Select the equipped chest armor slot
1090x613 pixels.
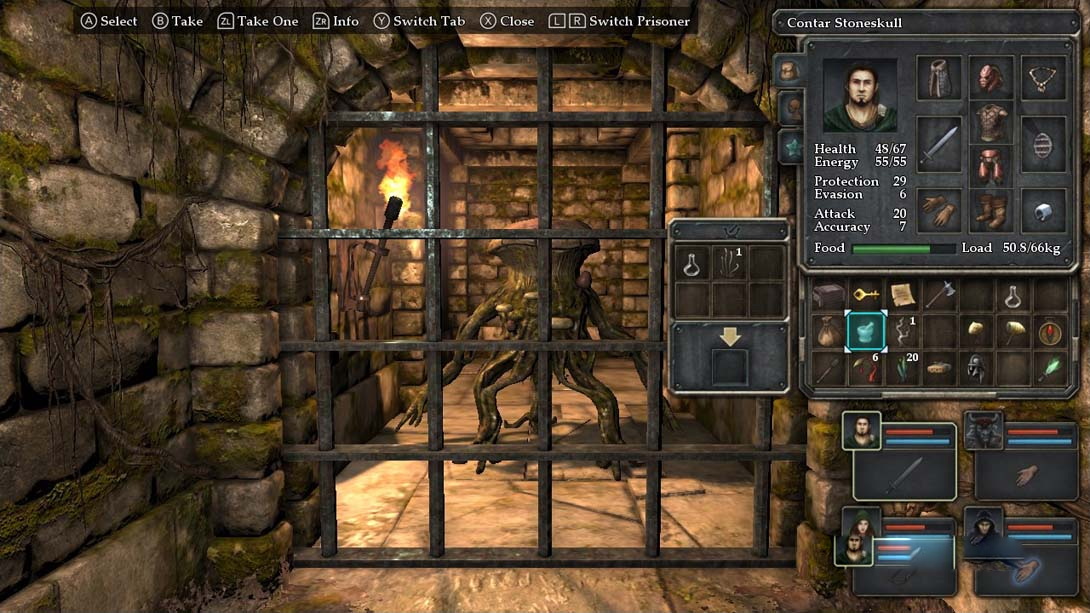[x=992, y=122]
